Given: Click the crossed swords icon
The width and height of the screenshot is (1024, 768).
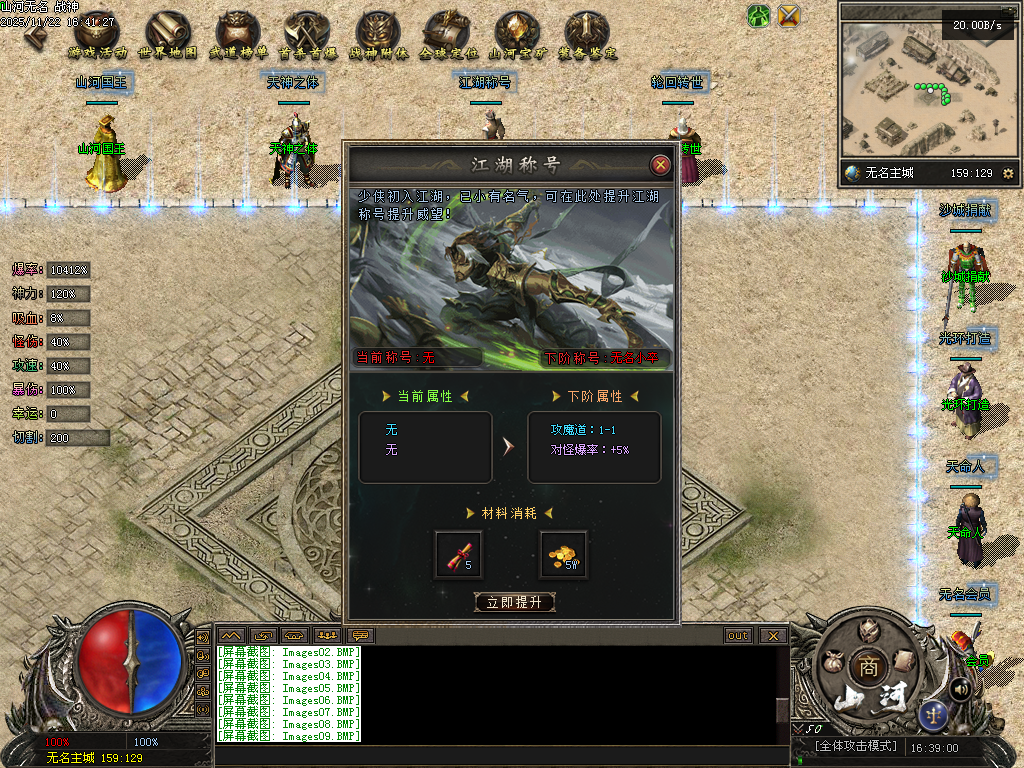Looking at the screenshot, I should (x=789, y=16).
